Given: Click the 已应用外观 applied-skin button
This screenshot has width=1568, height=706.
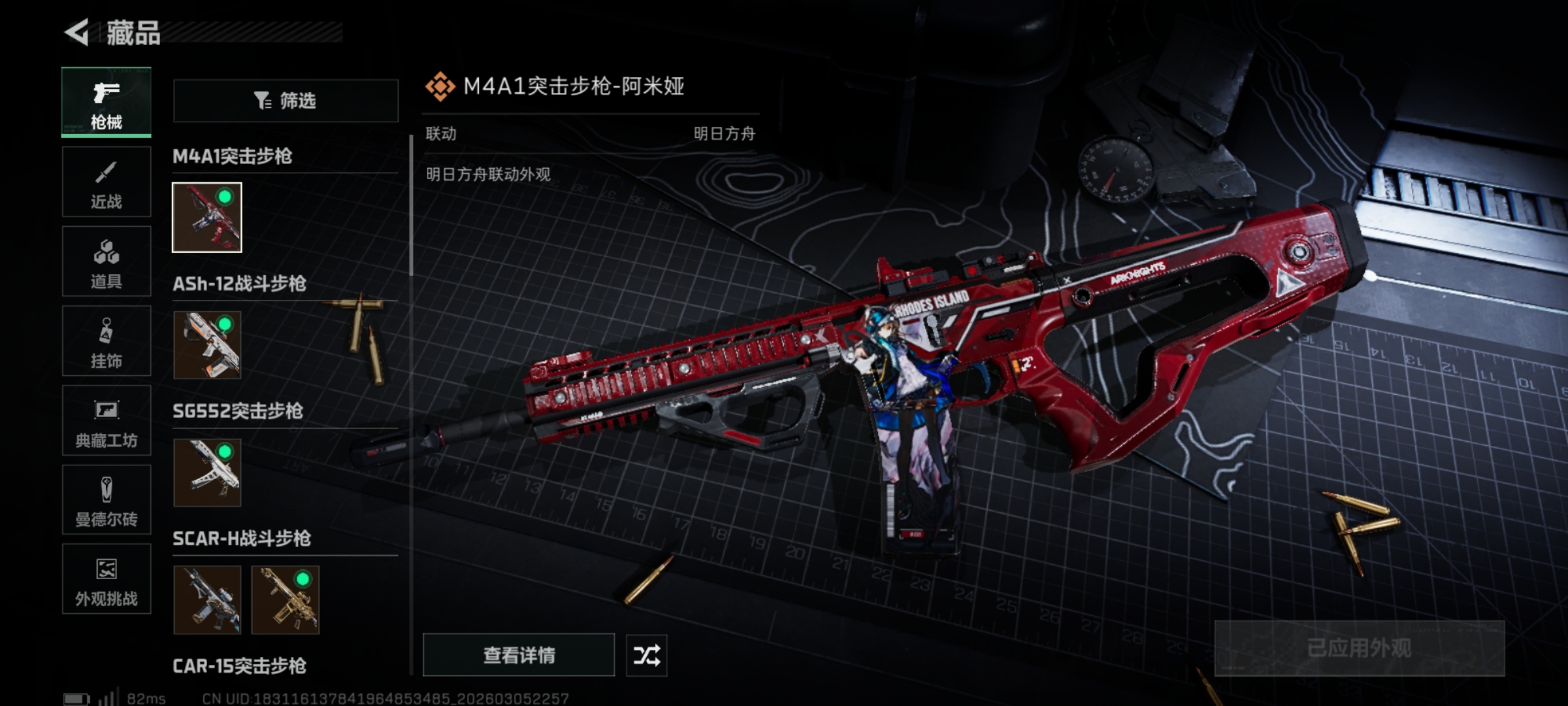Looking at the screenshot, I should 1359,648.
